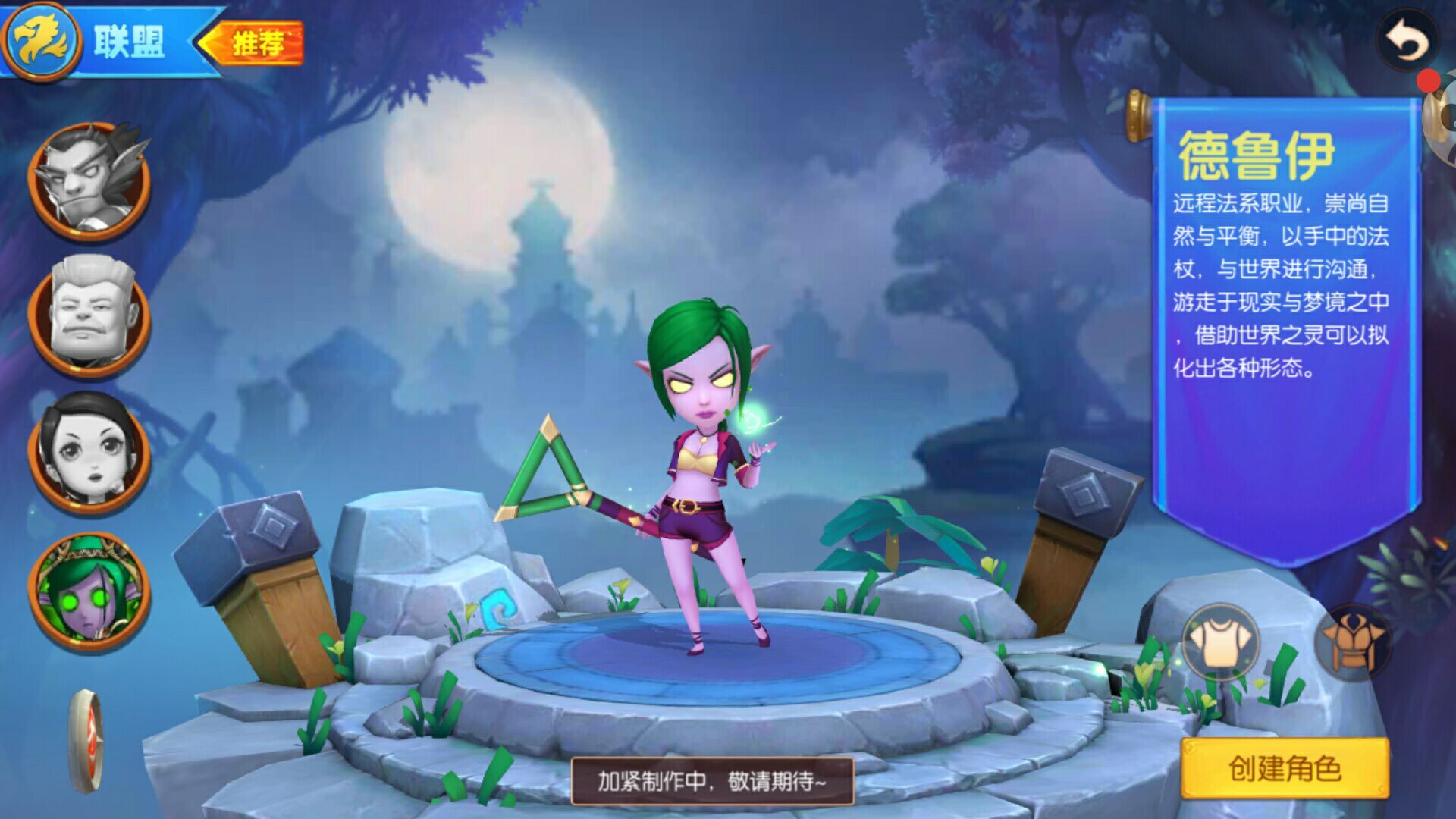
Task: Click the 创建角色 create character button
Action: (1285, 769)
